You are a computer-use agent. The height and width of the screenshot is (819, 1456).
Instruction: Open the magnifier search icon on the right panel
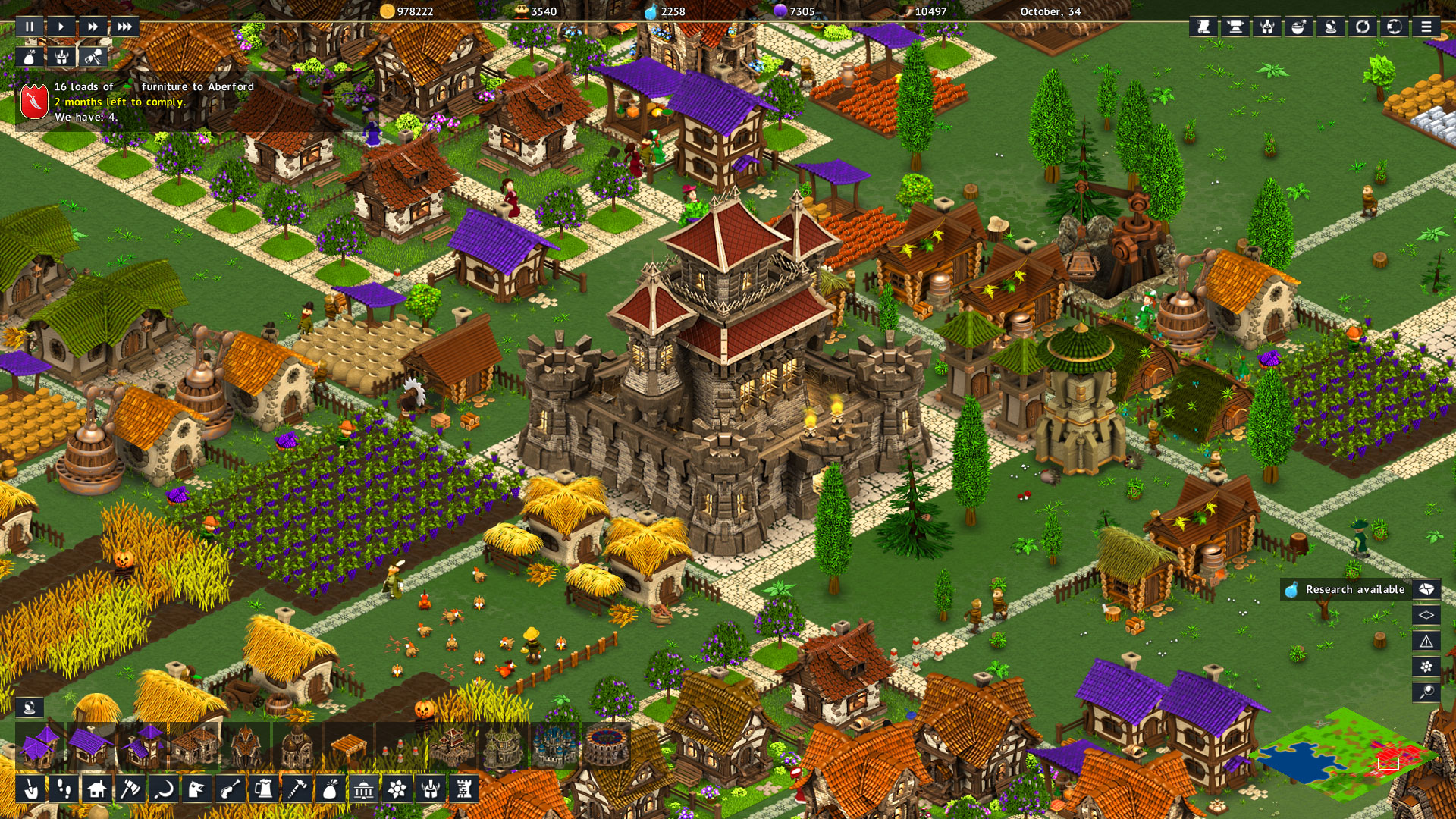(1428, 690)
